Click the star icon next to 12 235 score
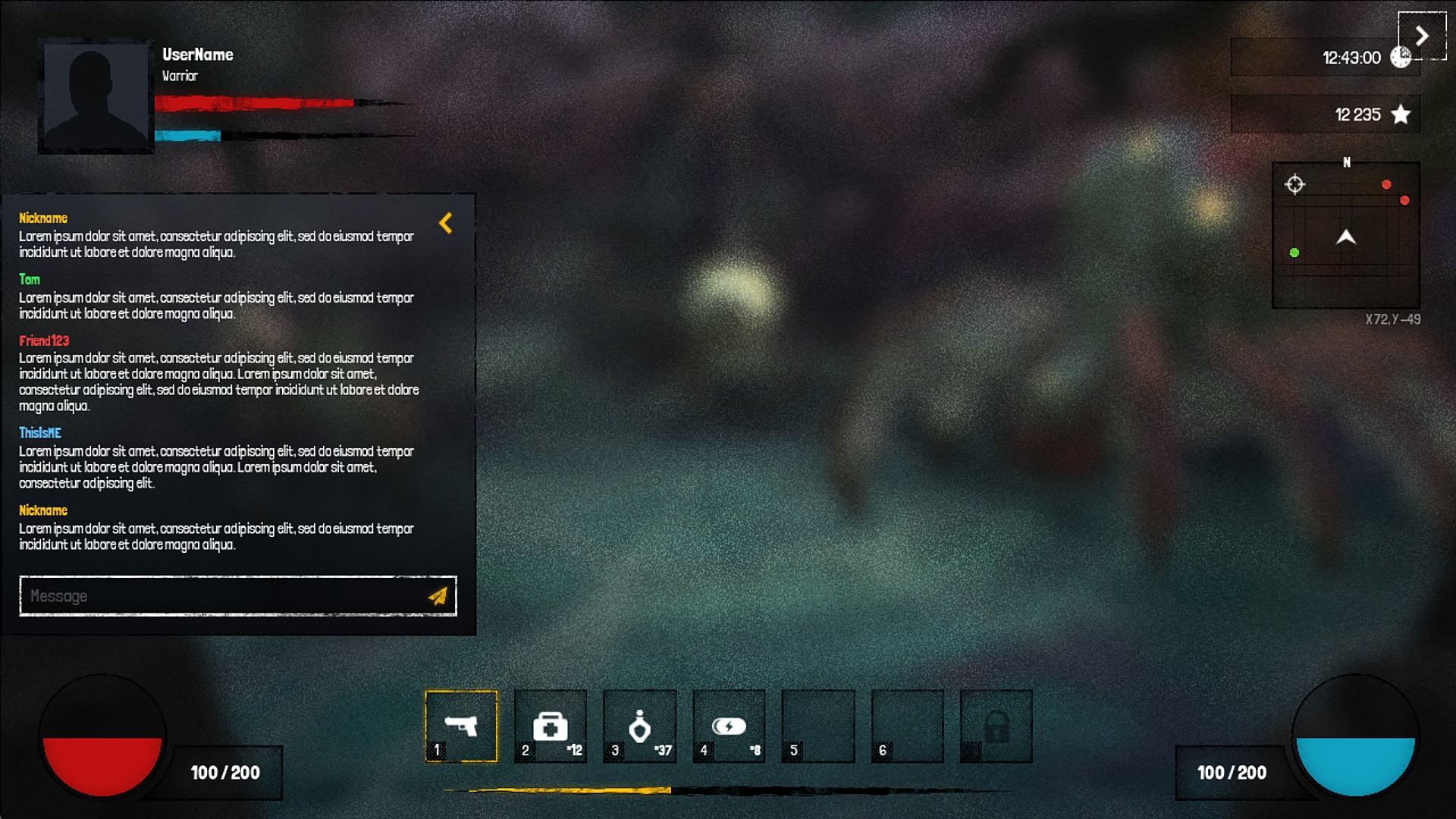The width and height of the screenshot is (1456, 819). (1399, 115)
